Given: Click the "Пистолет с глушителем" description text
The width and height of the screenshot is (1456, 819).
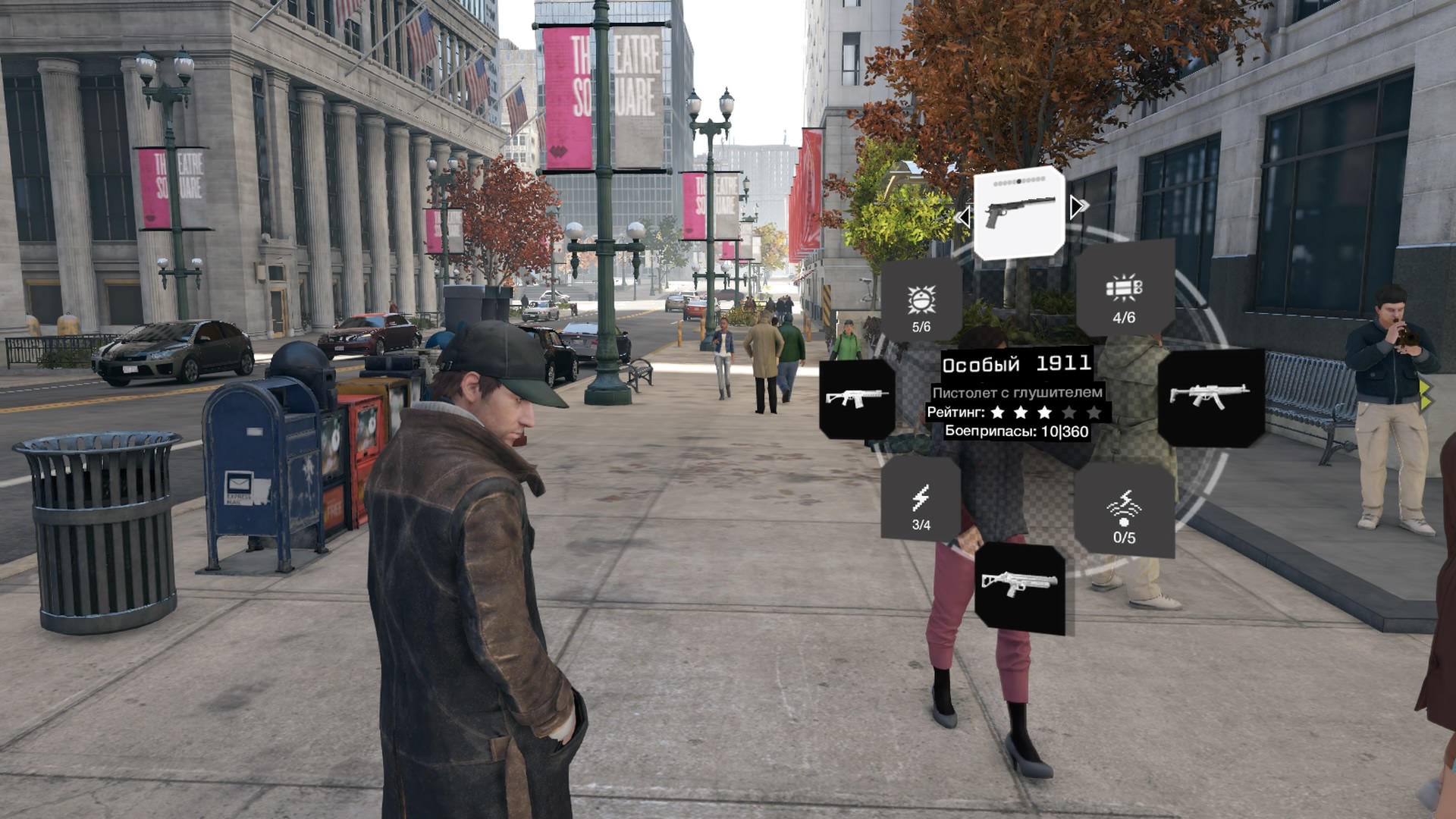Looking at the screenshot, I should (1018, 391).
